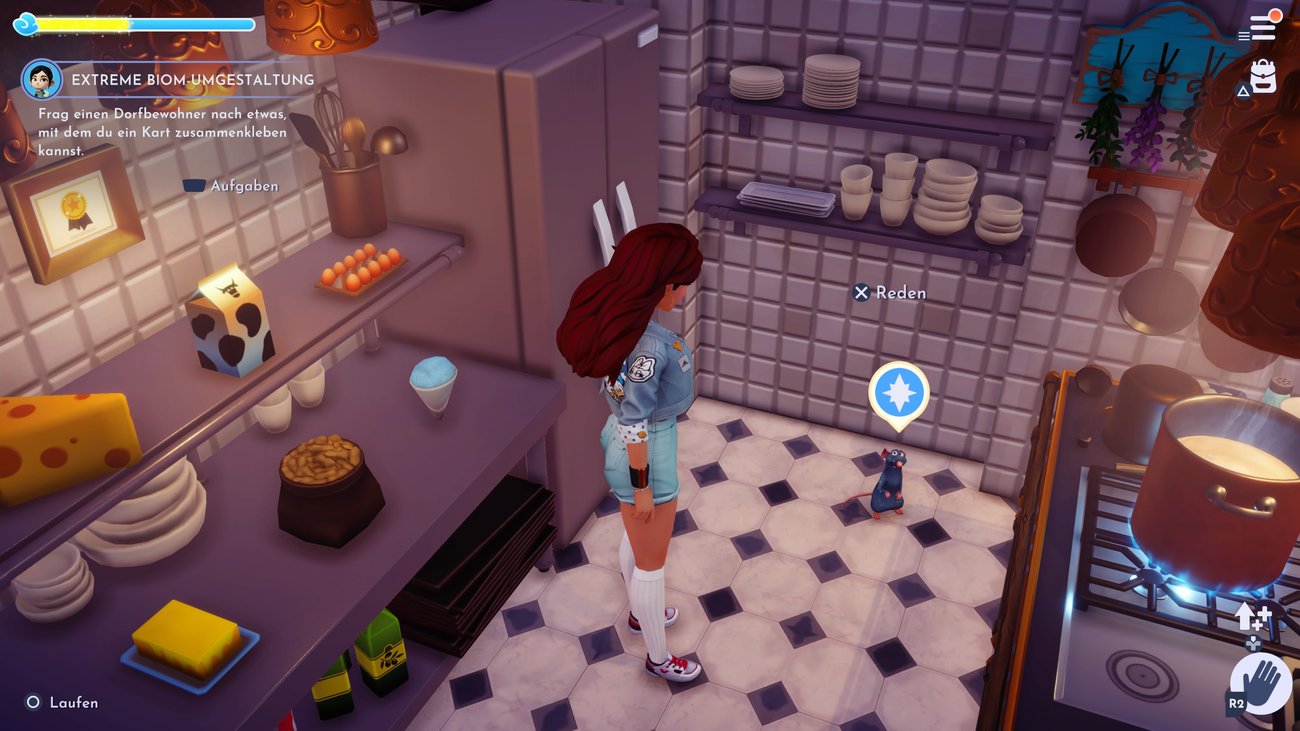Click the arrow-plus icon above the hand
1300x731 pixels.
[x=1252, y=616]
